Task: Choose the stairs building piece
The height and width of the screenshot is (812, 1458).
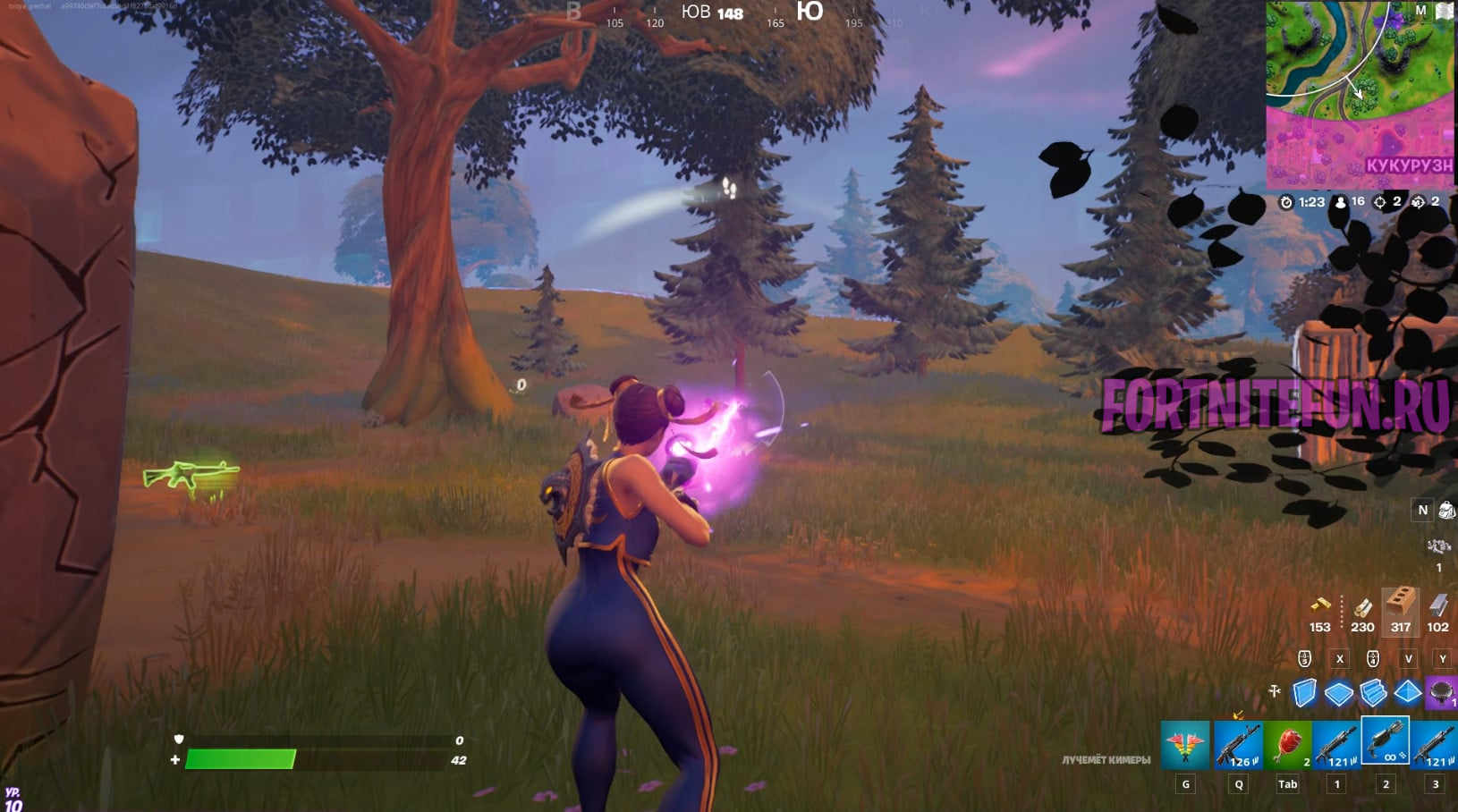Action: (x=1373, y=692)
